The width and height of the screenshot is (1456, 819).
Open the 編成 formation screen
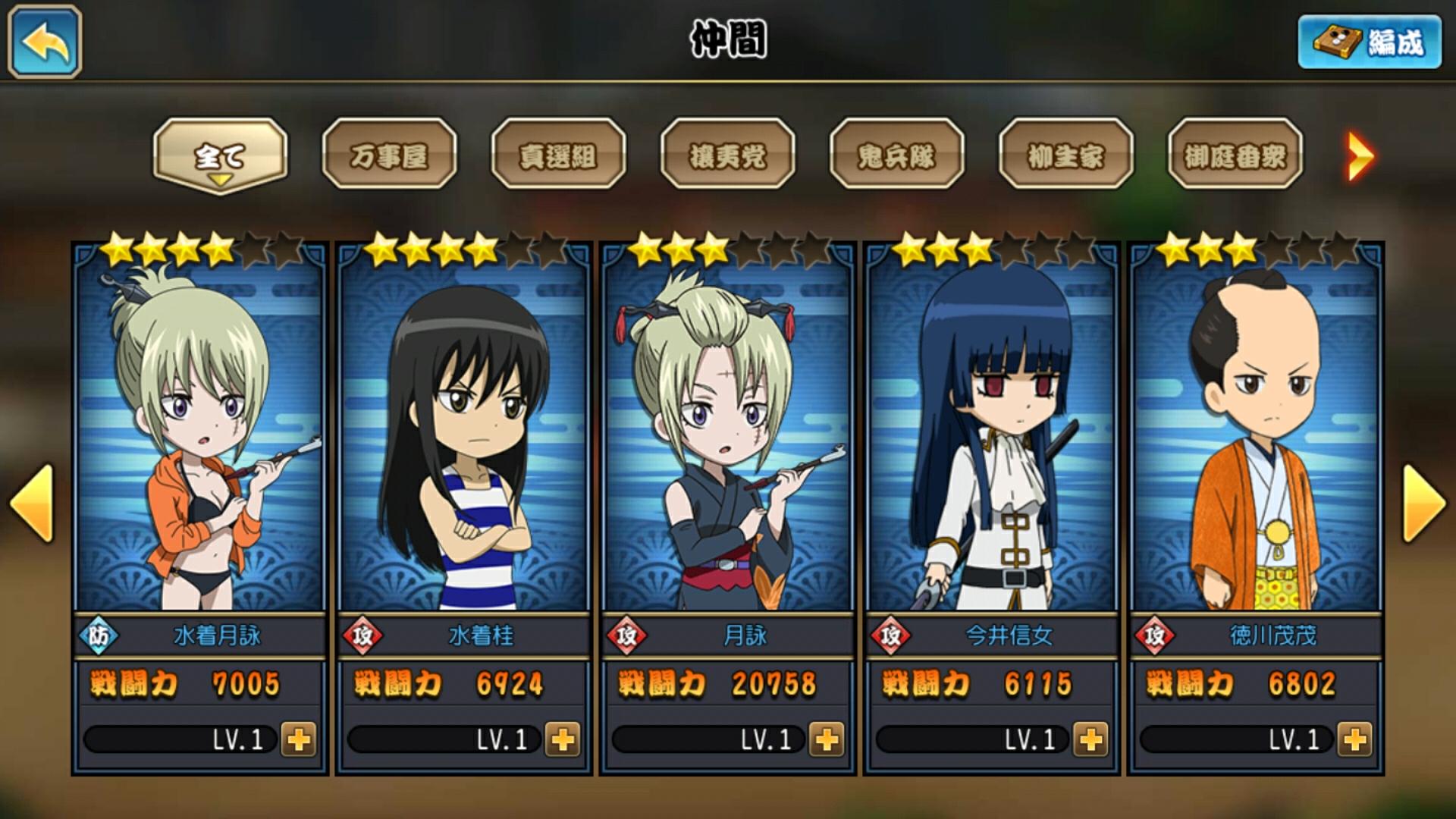[1370, 42]
